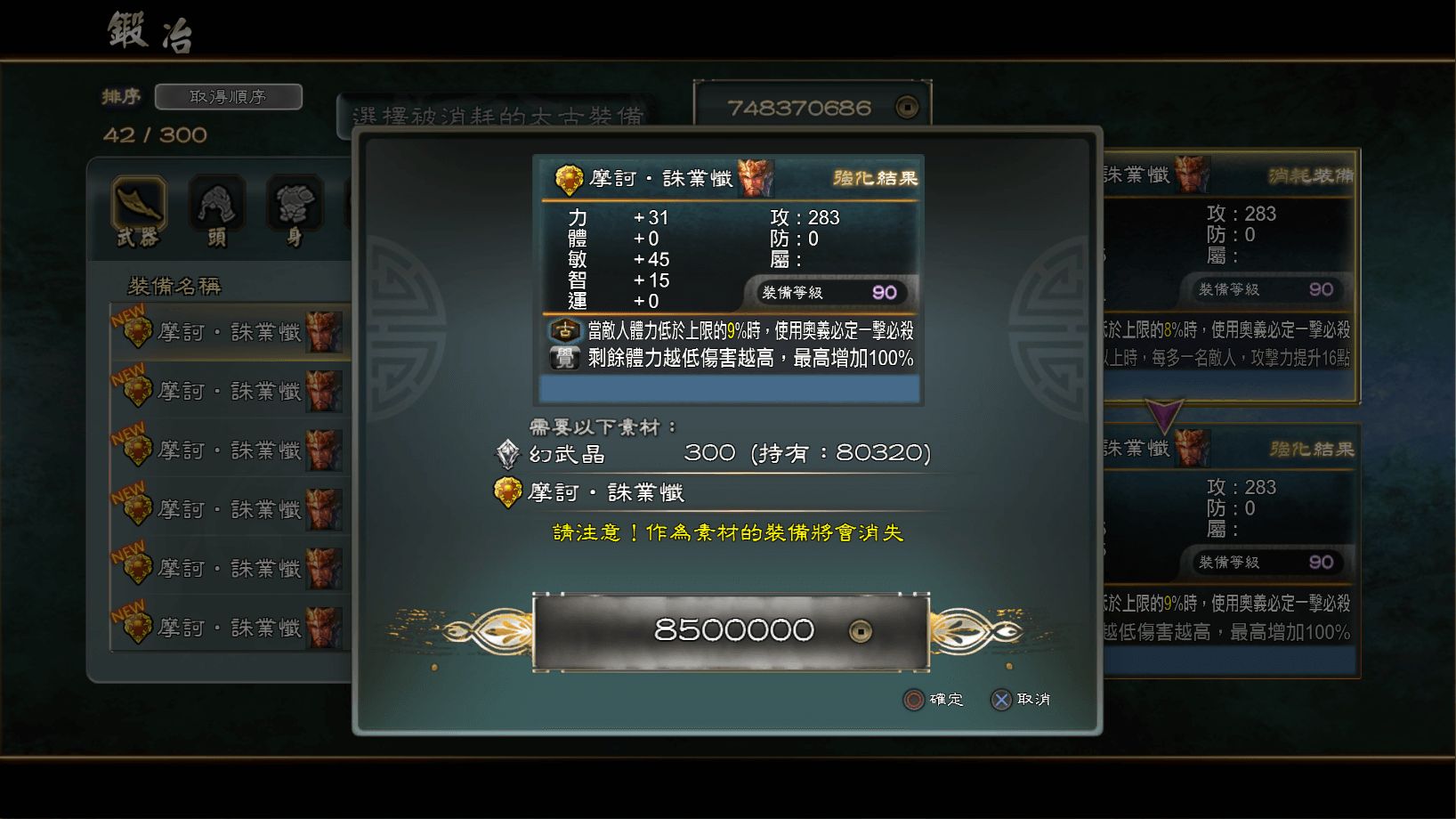The image size is (1456, 819).
Task: Click the circle confirm icon near 確定
Action: click(x=911, y=701)
